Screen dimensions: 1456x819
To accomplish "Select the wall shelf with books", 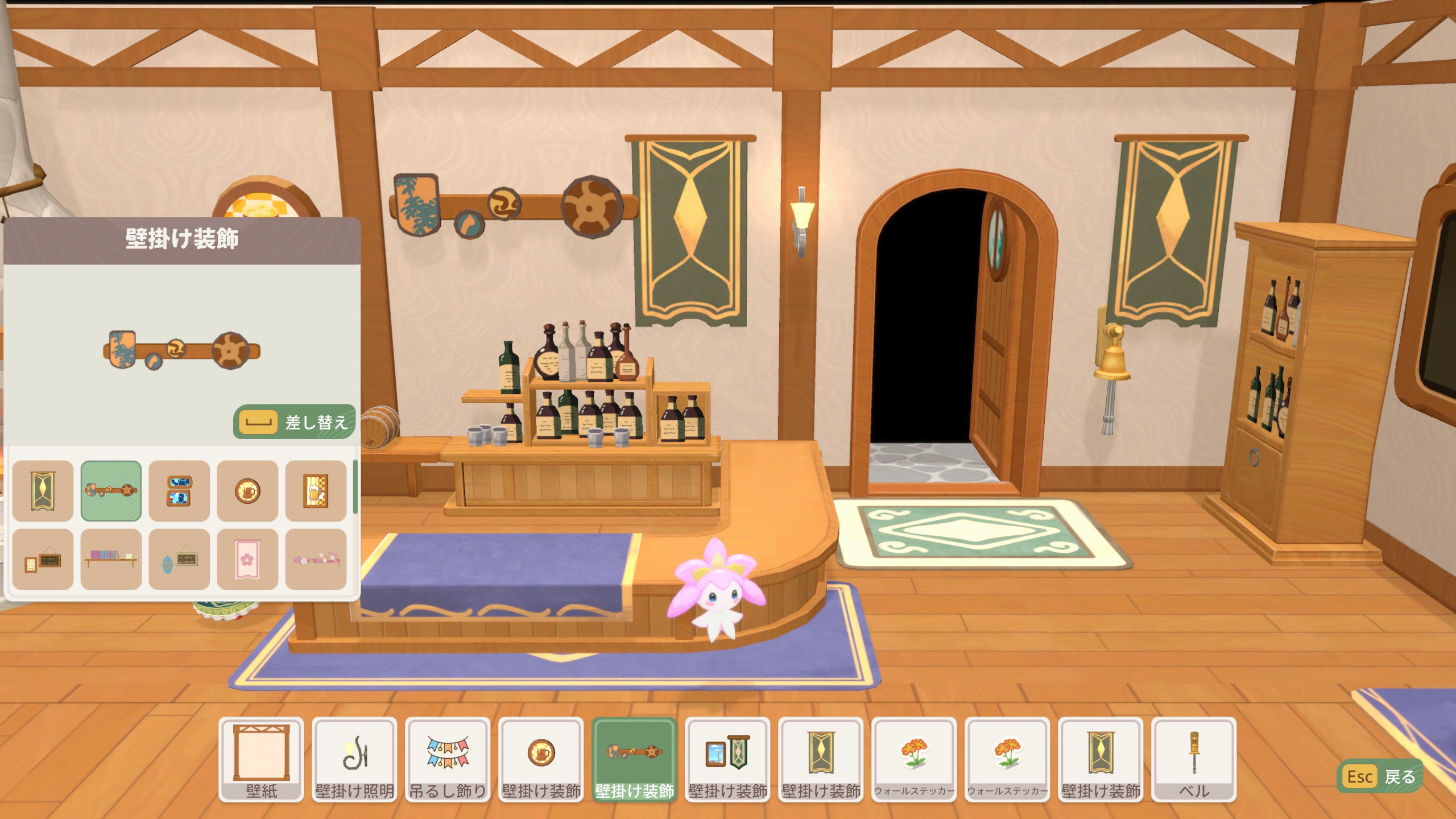I will (111, 559).
